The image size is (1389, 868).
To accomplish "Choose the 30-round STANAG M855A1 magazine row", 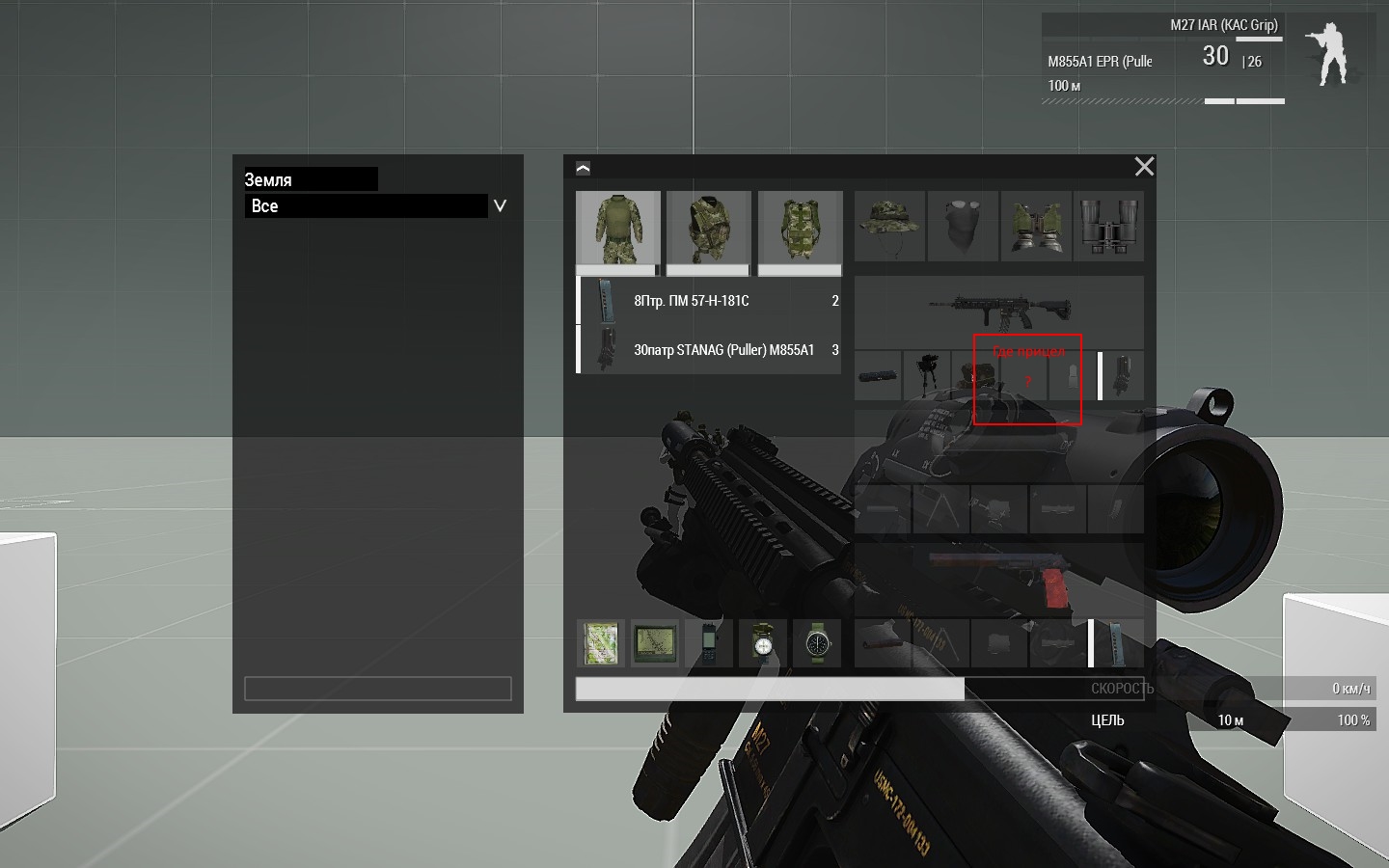I will (x=709, y=350).
